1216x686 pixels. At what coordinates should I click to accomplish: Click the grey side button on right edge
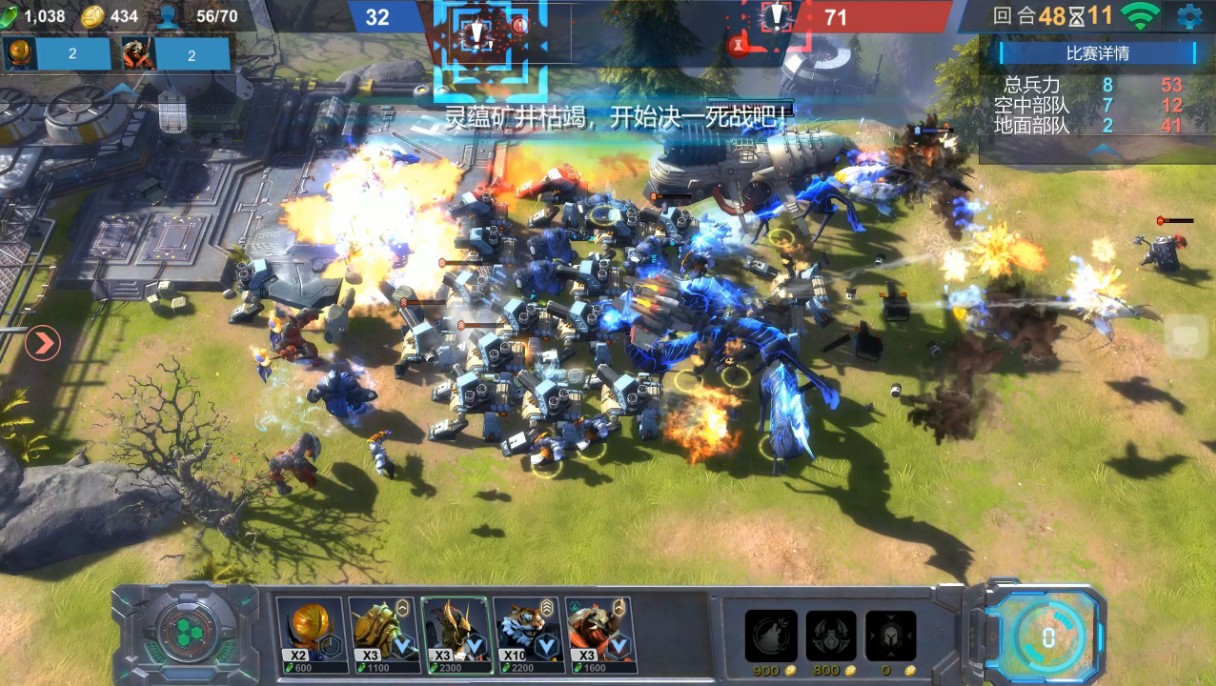tap(1187, 337)
